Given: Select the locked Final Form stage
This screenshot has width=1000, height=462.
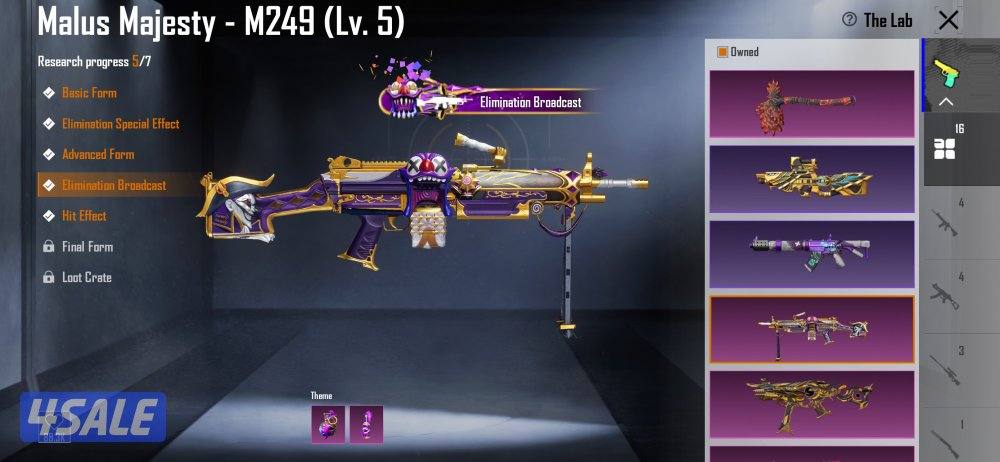Looking at the screenshot, I should point(87,247).
